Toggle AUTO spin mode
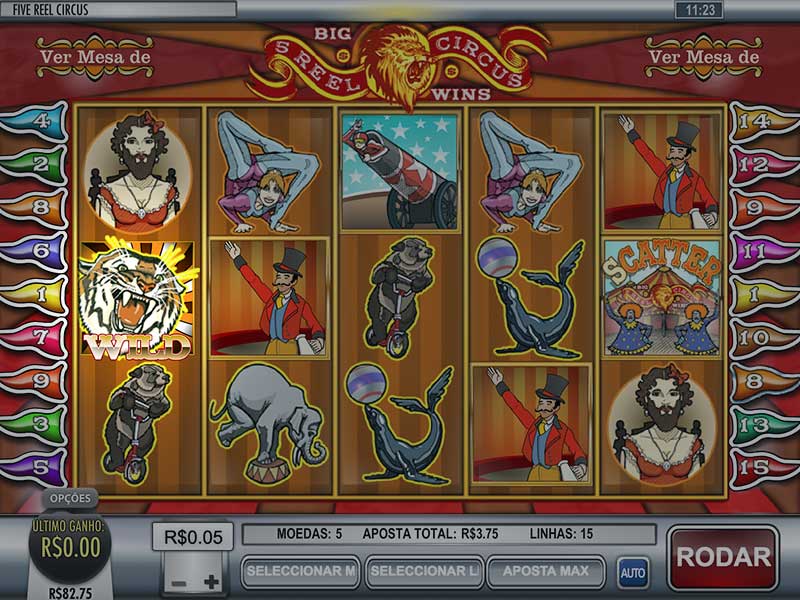800x600 pixels. tap(632, 573)
